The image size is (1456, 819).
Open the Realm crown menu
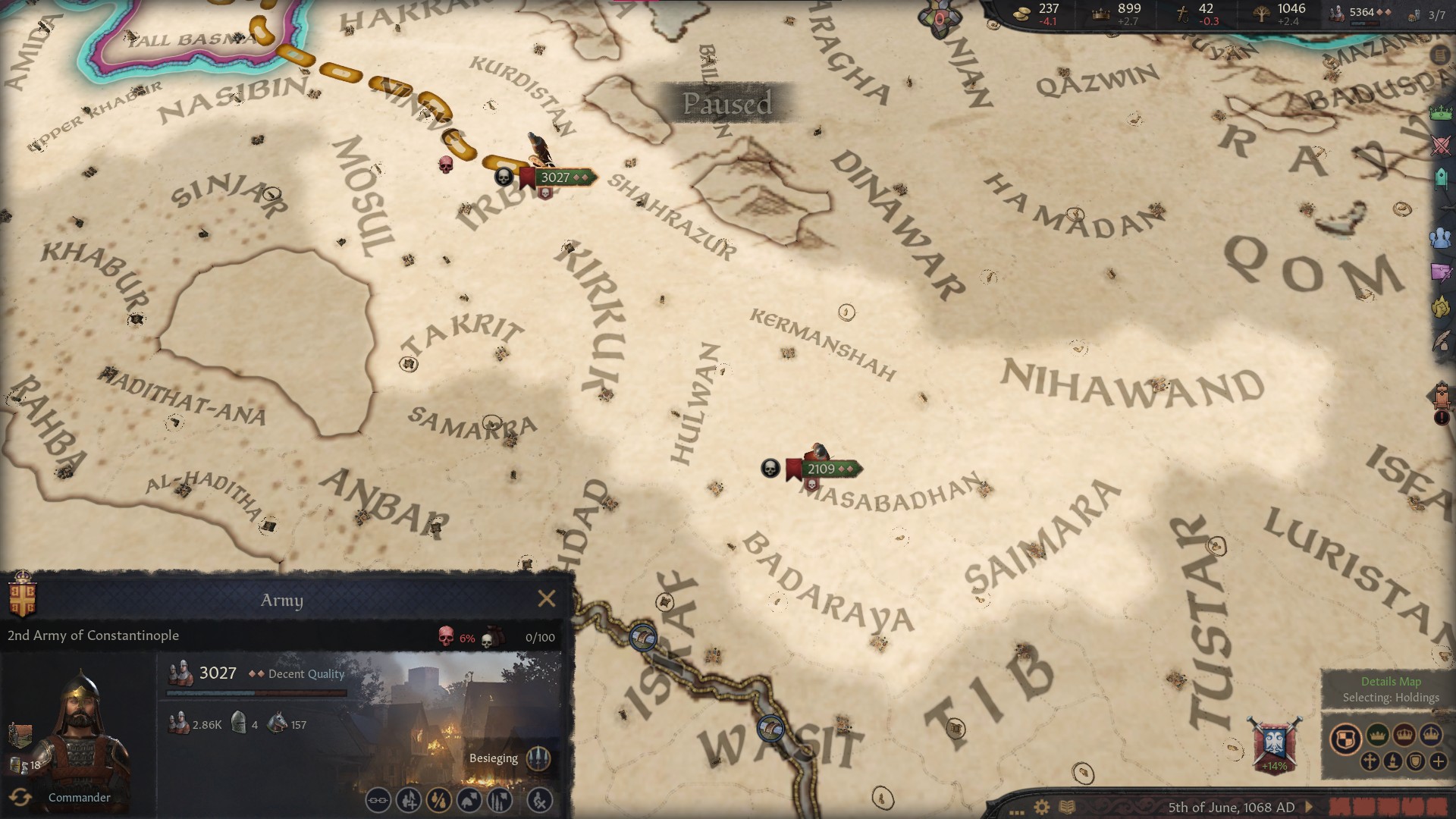coord(1441,112)
